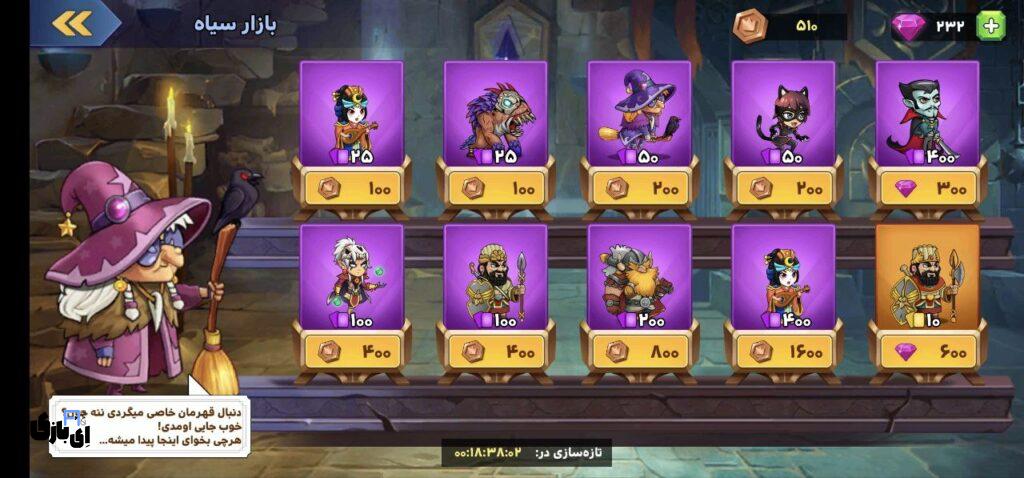Select the vampire hero card
The width and height of the screenshot is (1024, 478).
coord(927,114)
